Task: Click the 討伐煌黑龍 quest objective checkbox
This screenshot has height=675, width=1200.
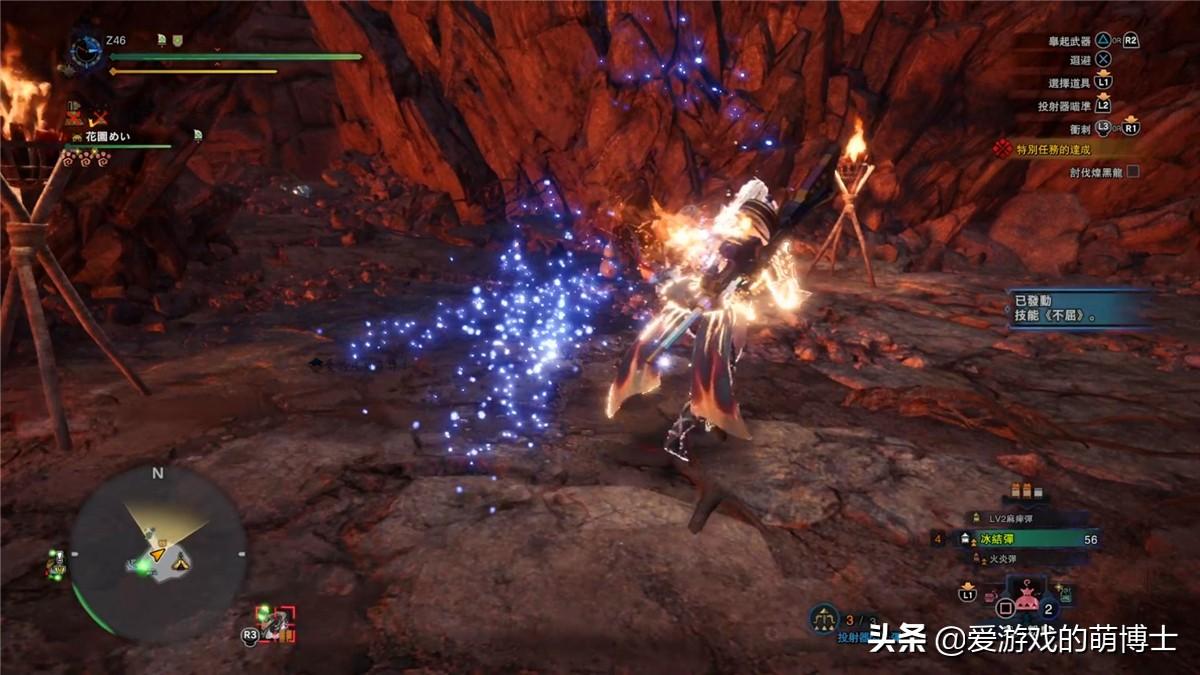Action: coord(1132,172)
